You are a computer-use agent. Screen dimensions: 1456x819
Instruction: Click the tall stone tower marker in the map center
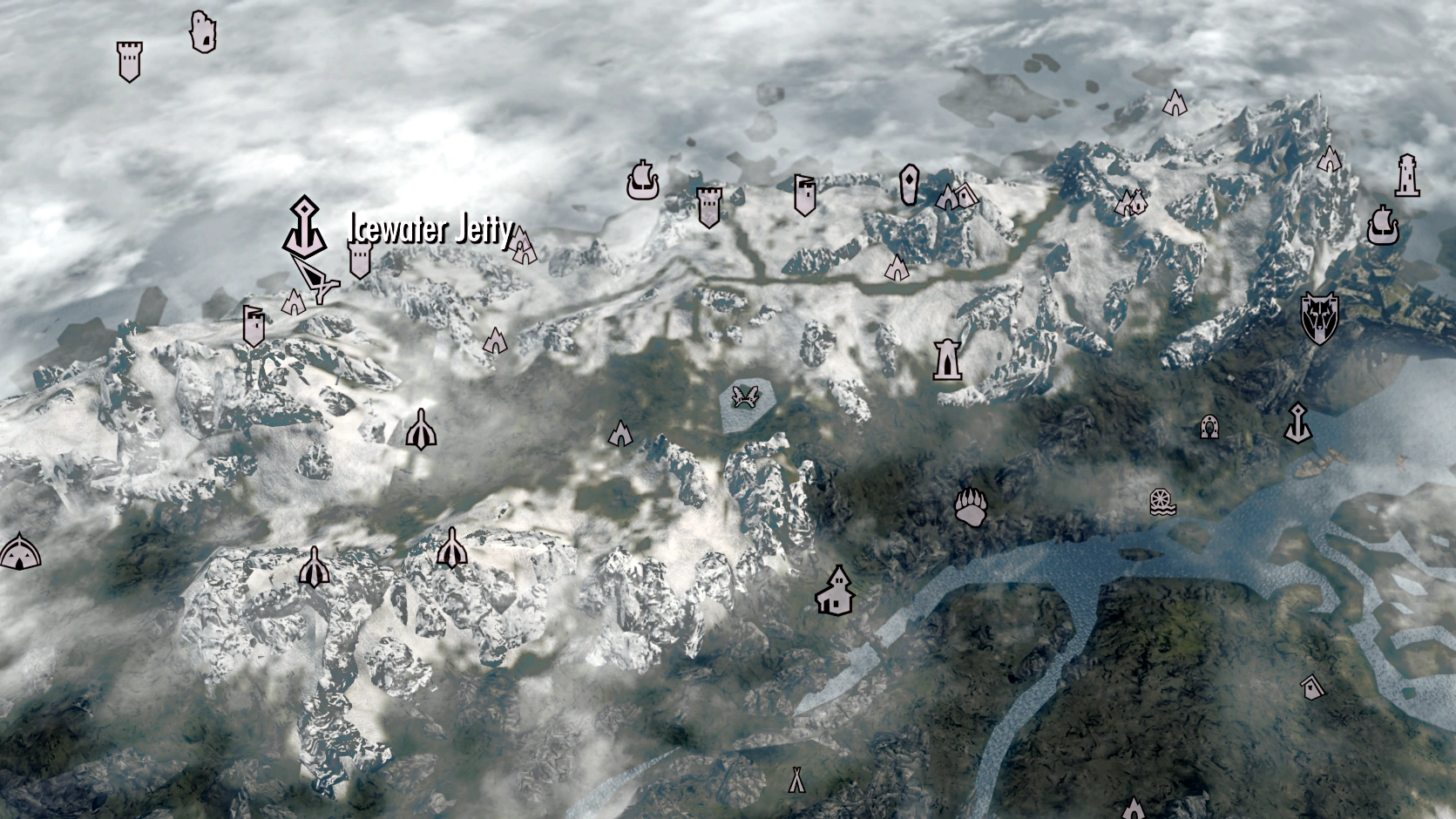coord(945,361)
